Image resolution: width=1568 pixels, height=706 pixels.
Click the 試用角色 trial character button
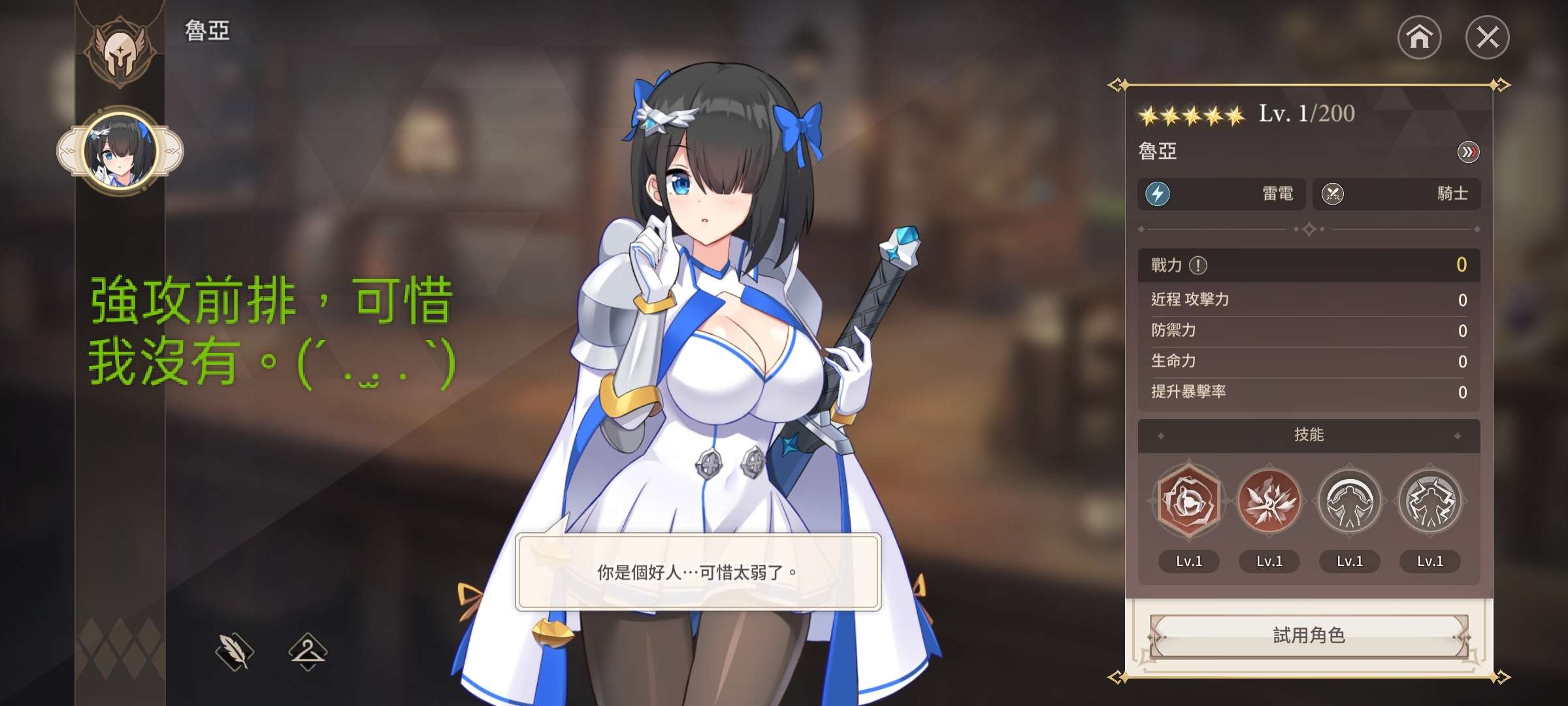[x=1309, y=635]
